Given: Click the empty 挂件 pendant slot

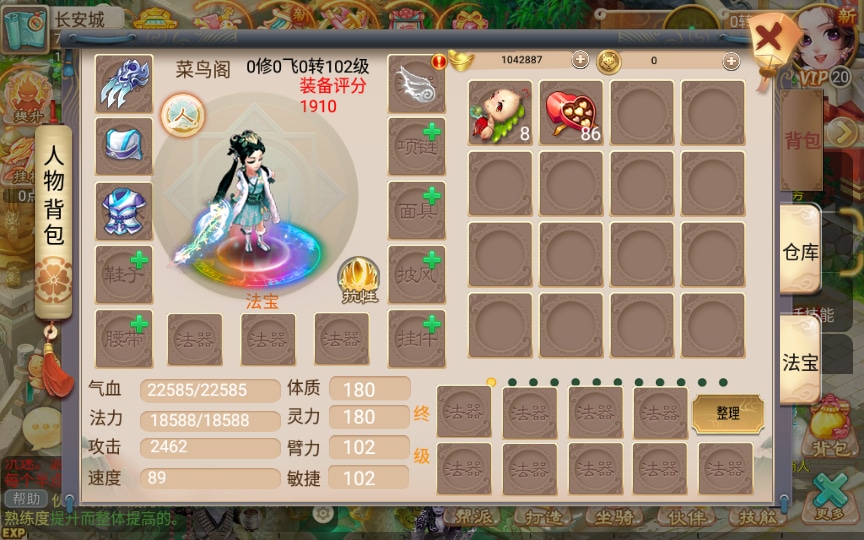Looking at the screenshot, I should click(416, 338).
